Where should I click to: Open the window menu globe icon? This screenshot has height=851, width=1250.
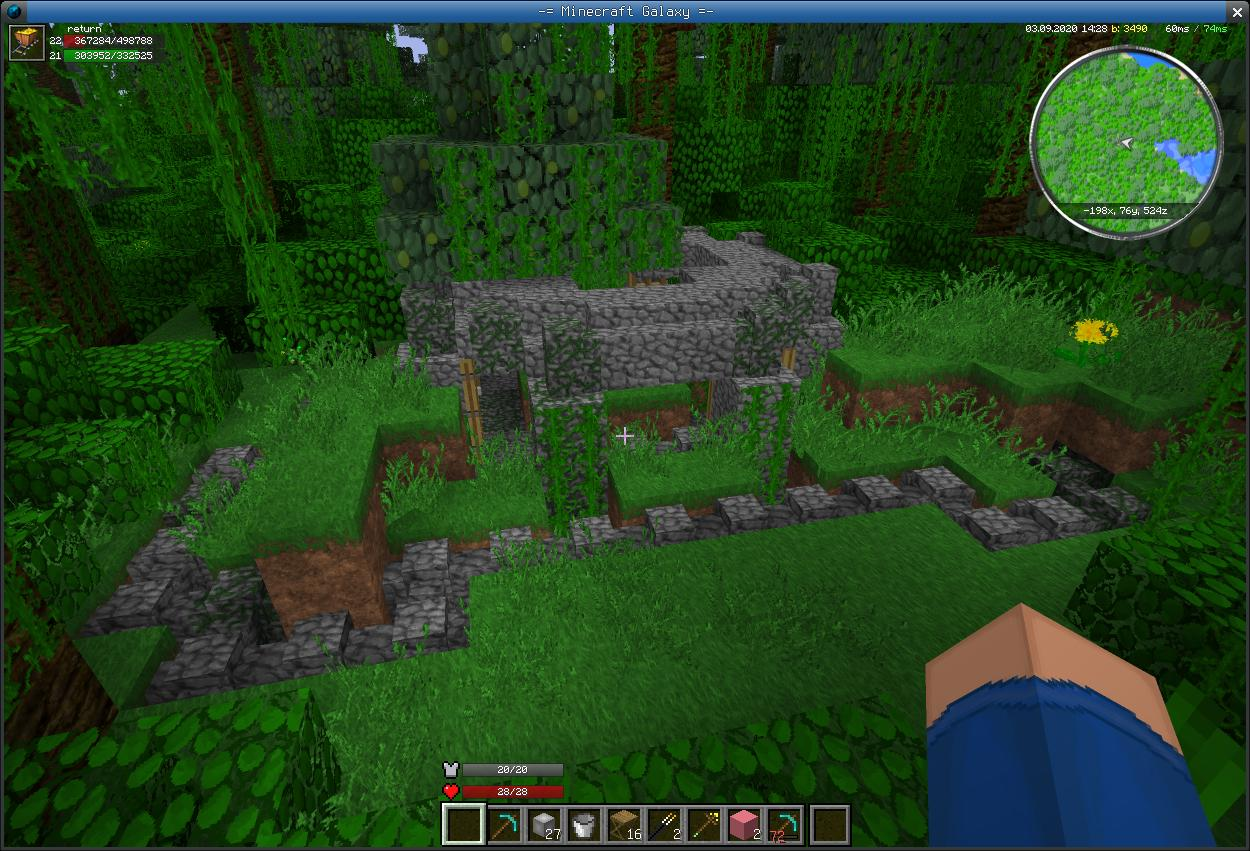click(13, 11)
